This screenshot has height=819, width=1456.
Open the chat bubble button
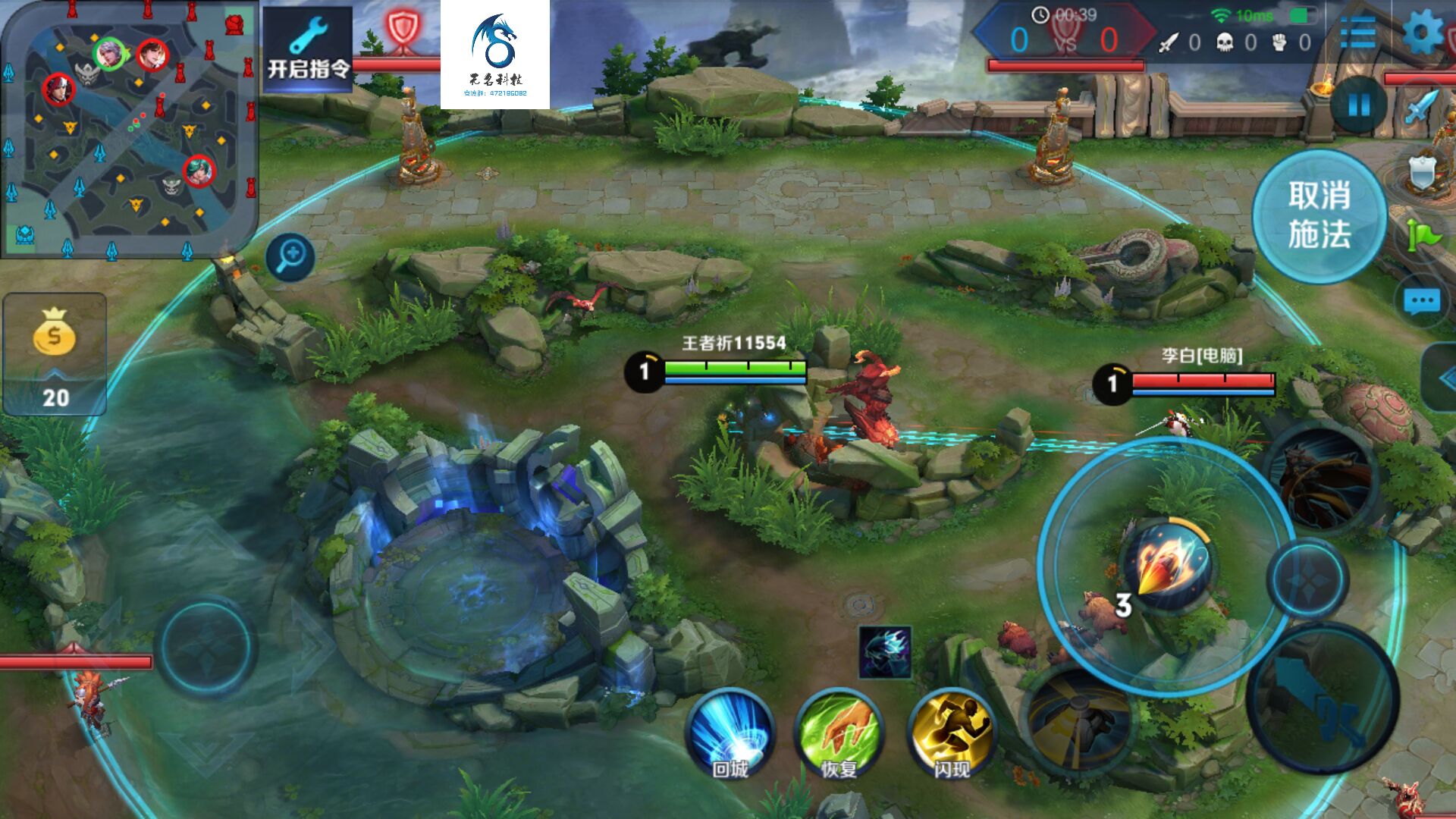click(1421, 302)
